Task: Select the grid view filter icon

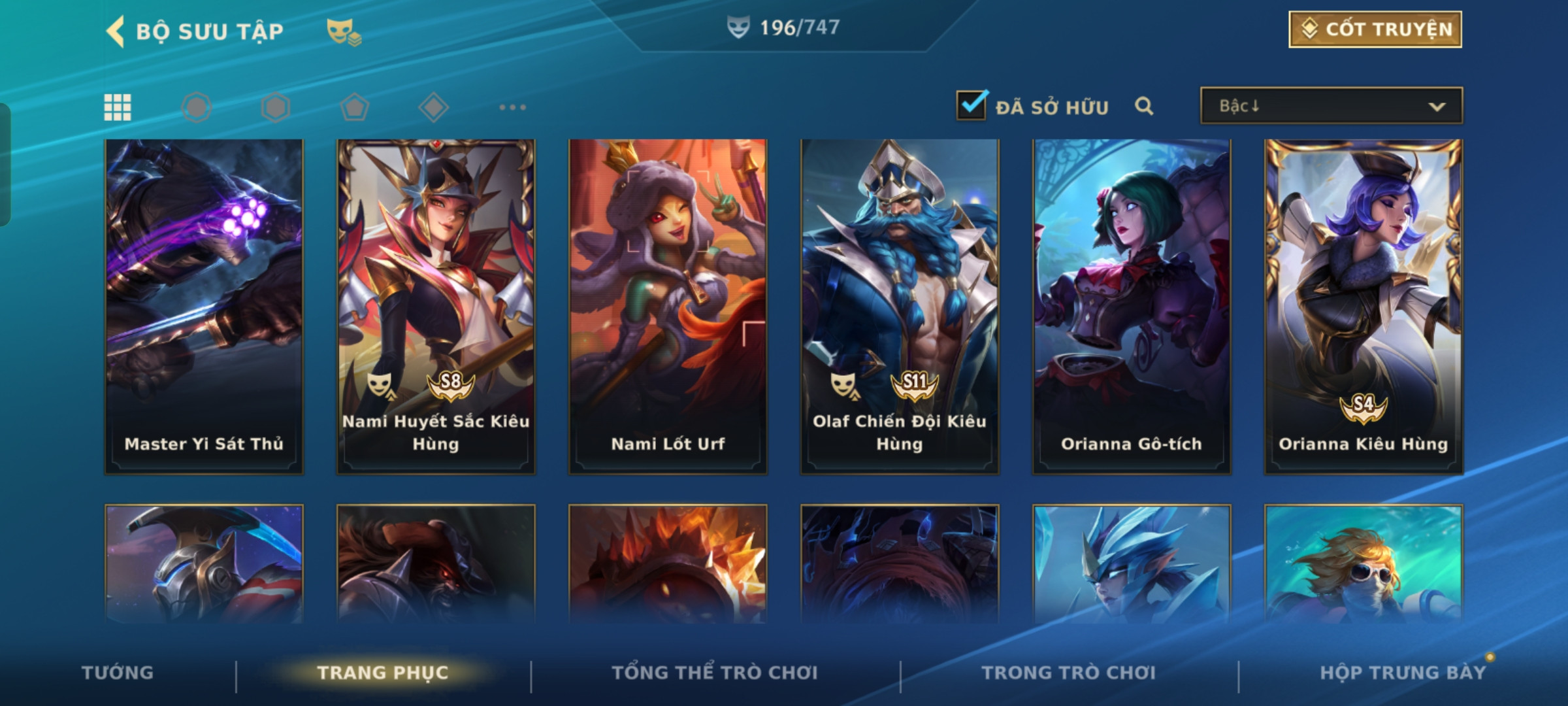Action: click(118, 107)
